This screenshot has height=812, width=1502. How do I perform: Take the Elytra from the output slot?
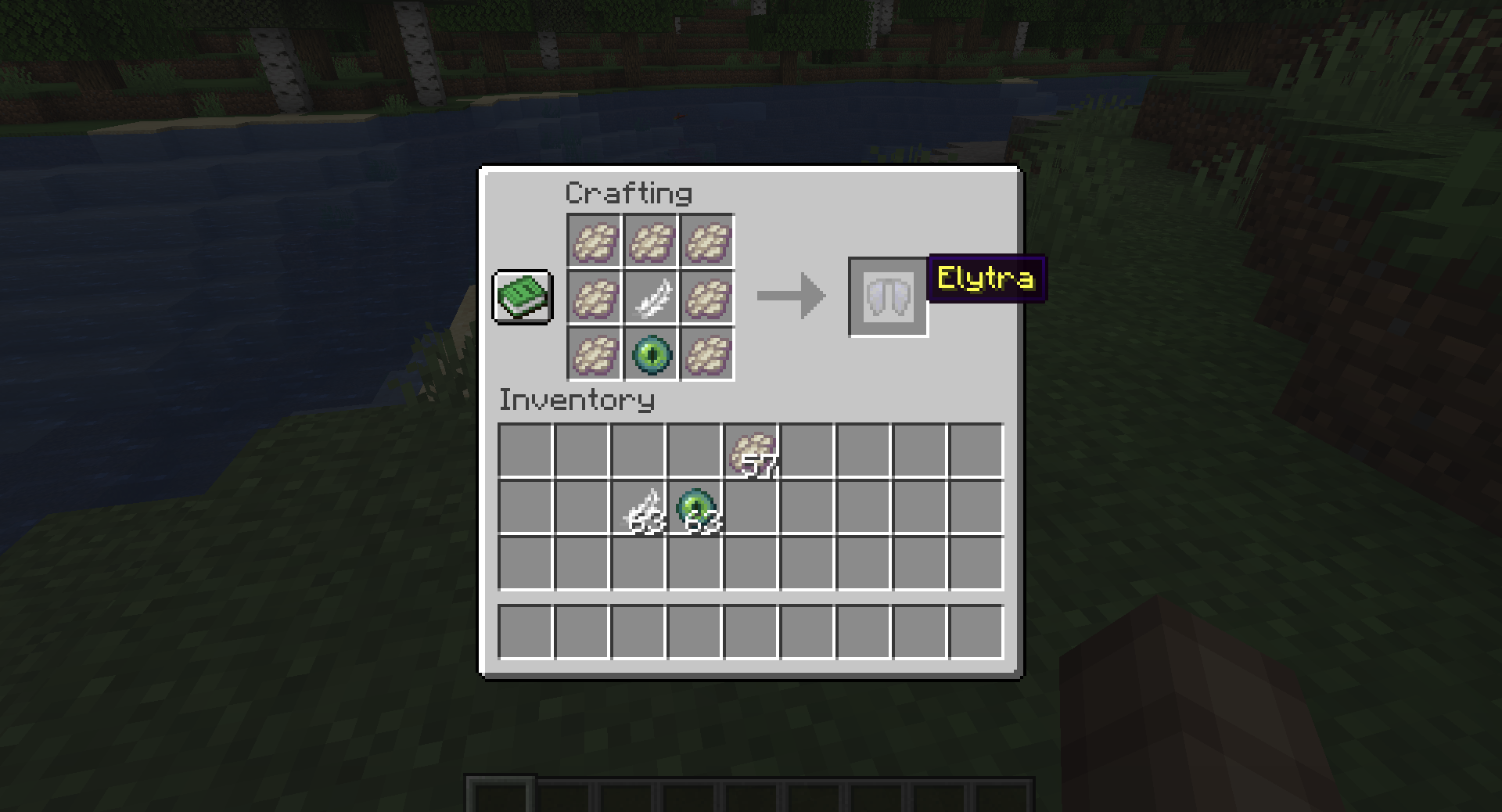[x=889, y=297]
